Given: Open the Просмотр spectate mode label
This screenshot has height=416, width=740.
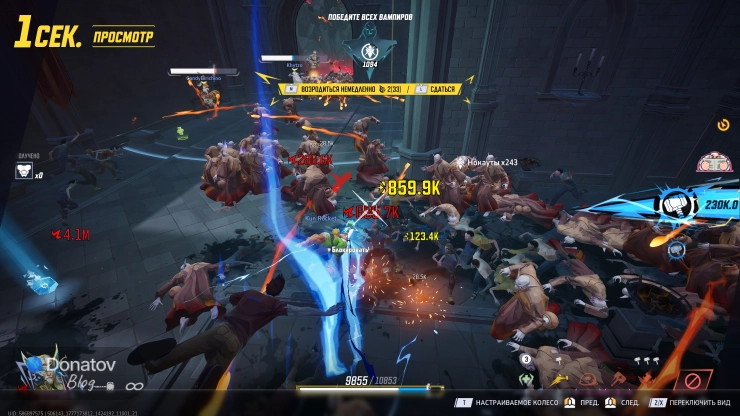Looking at the screenshot, I should (x=123, y=36).
